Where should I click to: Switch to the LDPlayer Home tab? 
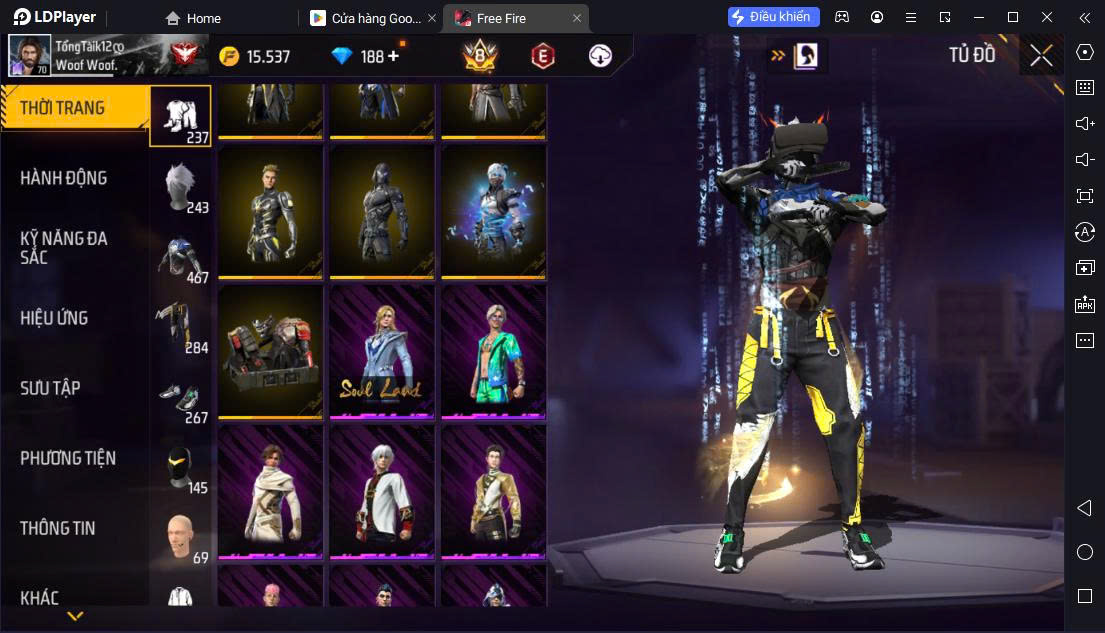click(195, 18)
